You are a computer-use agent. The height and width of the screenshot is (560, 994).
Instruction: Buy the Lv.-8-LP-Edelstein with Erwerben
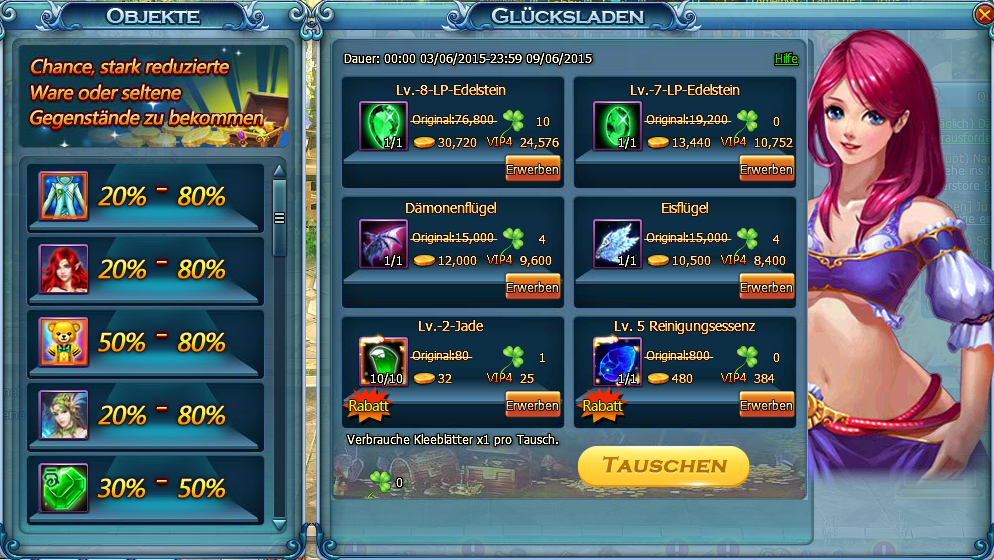click(532, 169)
